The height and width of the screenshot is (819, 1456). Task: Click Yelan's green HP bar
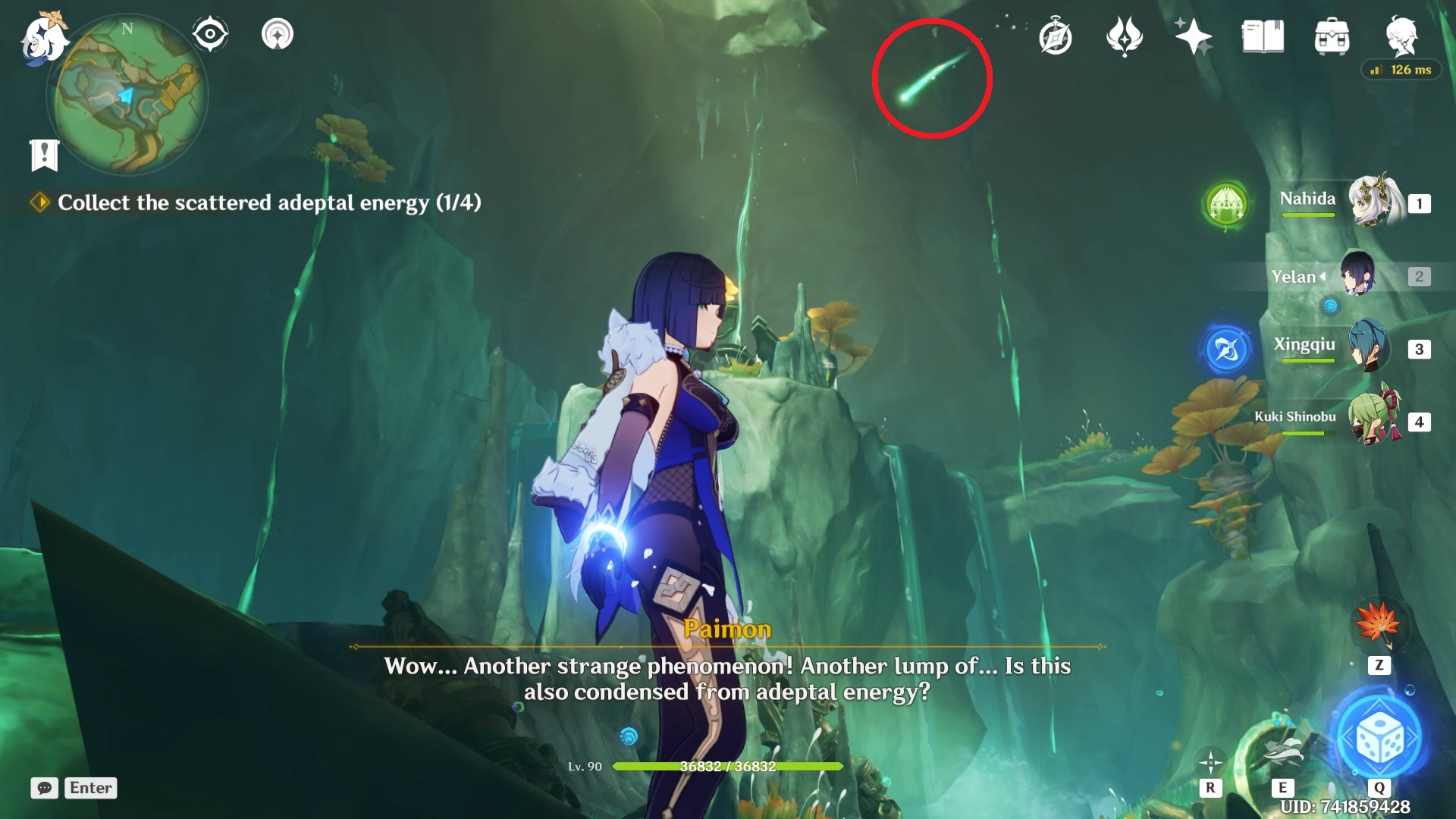tap(726, 766)
